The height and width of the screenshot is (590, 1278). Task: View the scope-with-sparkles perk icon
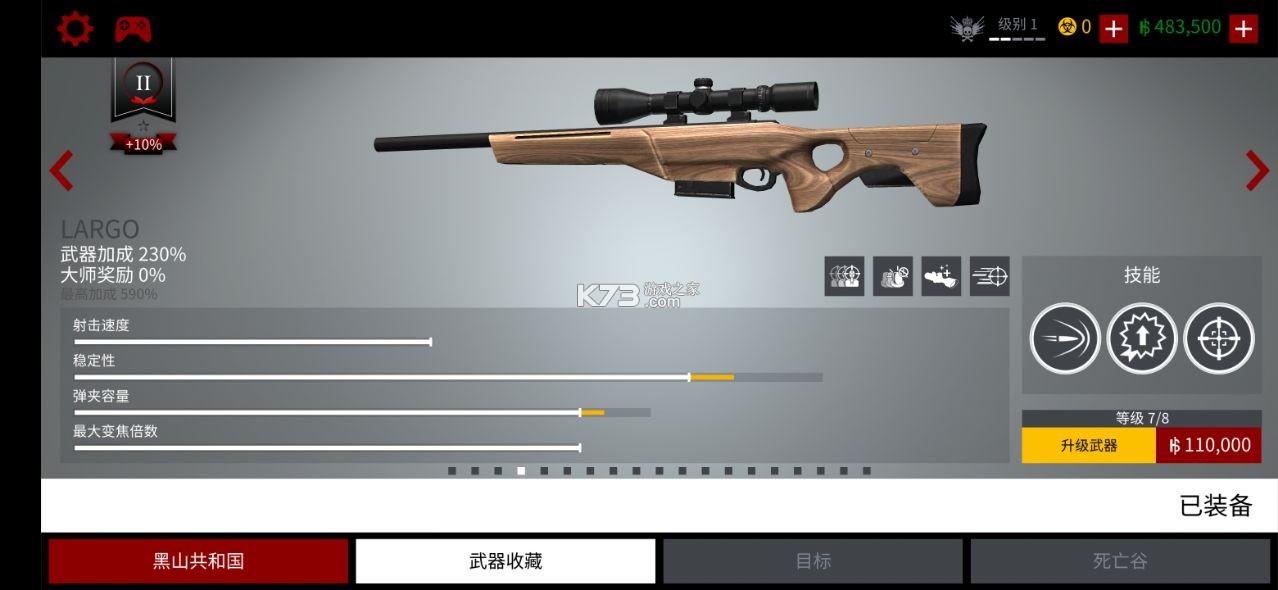[941, 276]
